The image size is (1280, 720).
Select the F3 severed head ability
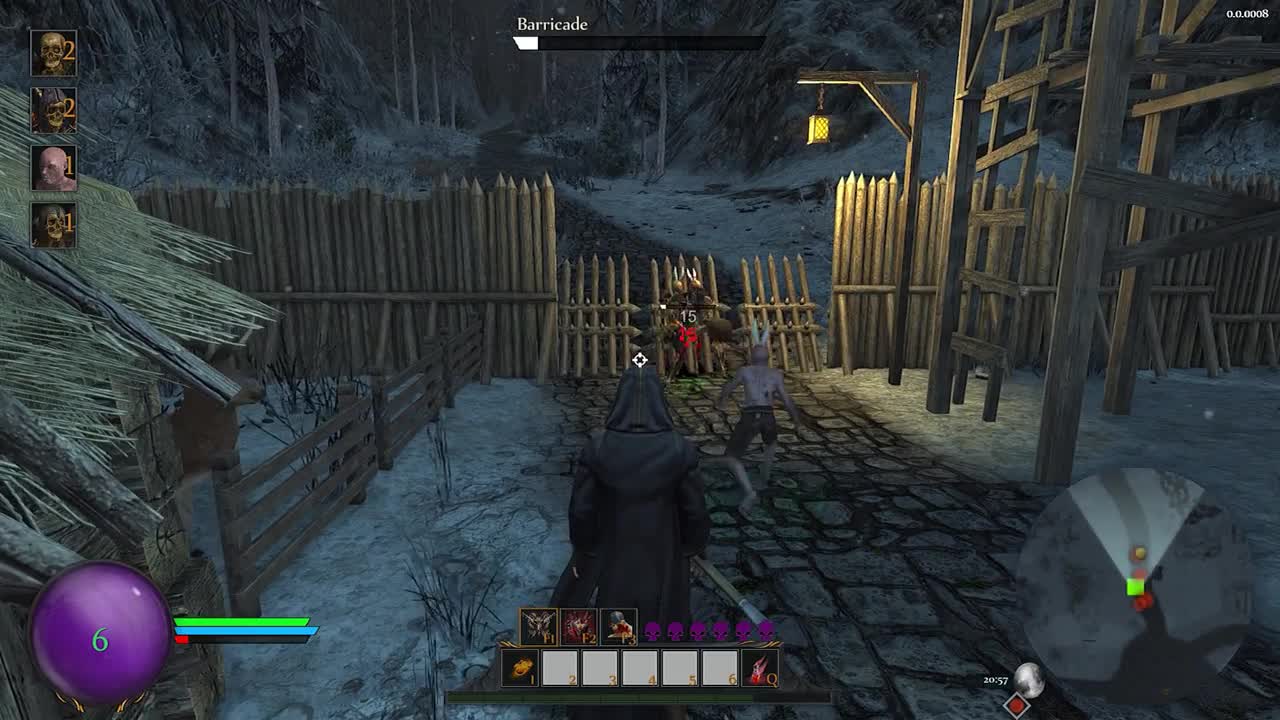[617, 628]
